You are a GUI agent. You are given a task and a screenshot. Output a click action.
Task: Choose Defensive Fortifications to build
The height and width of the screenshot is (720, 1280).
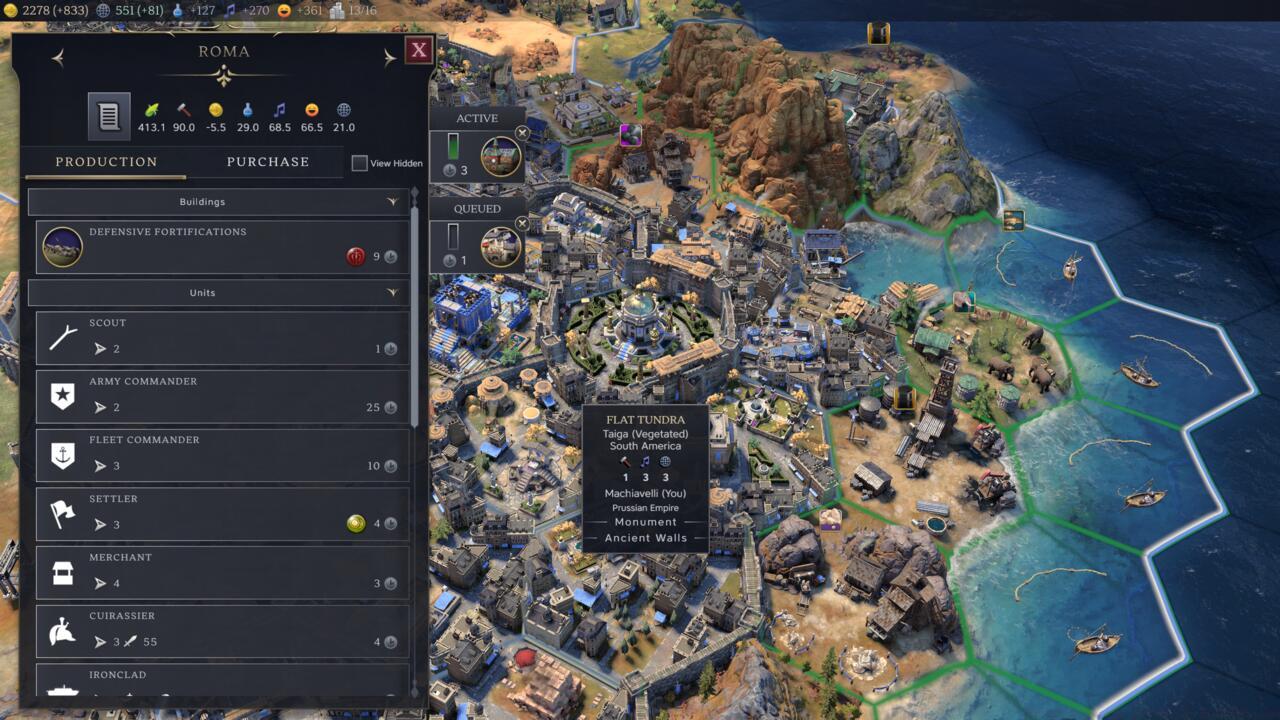click(219, 246)
